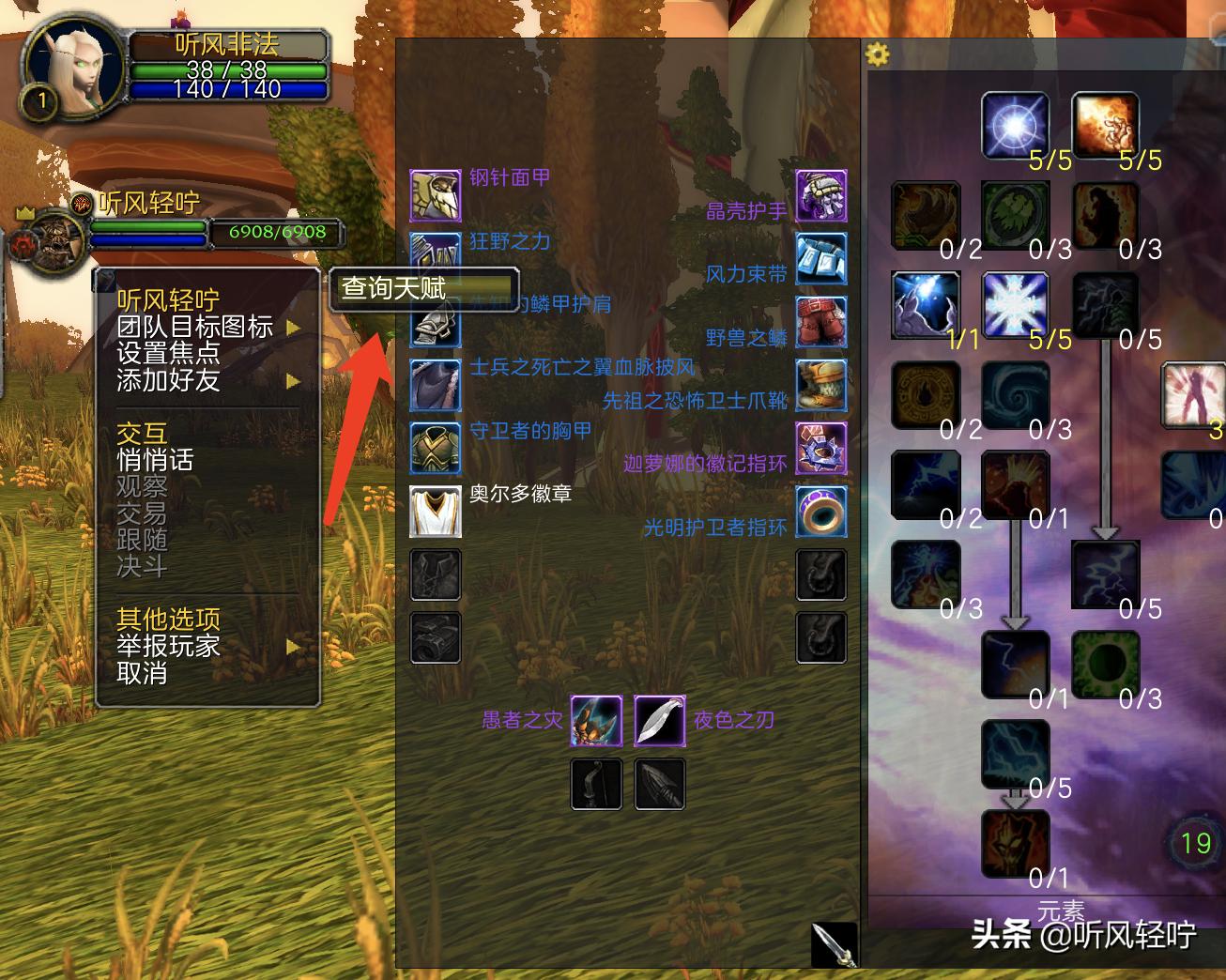Select the bottom 0/1 talent in 元素 tree
The height and width of the screenshot is (980, 1226).
tap(1015, 843)
